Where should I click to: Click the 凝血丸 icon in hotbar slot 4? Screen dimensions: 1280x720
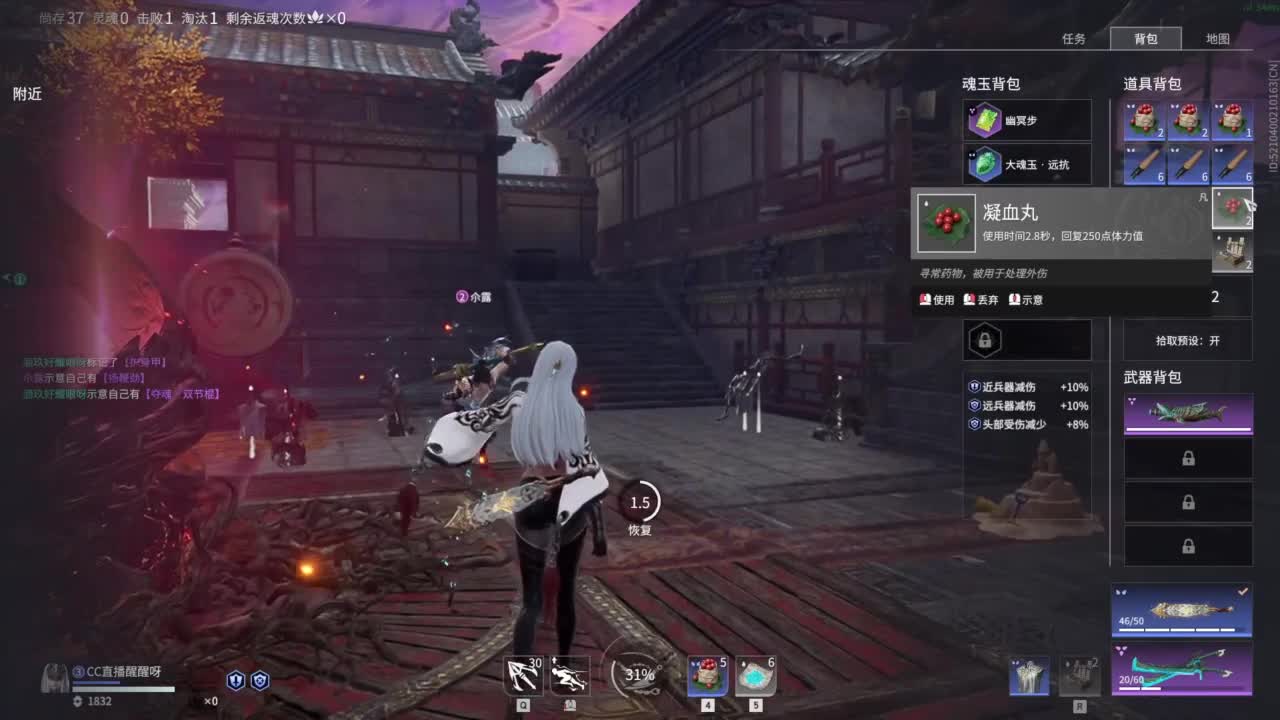click(706, 676)
